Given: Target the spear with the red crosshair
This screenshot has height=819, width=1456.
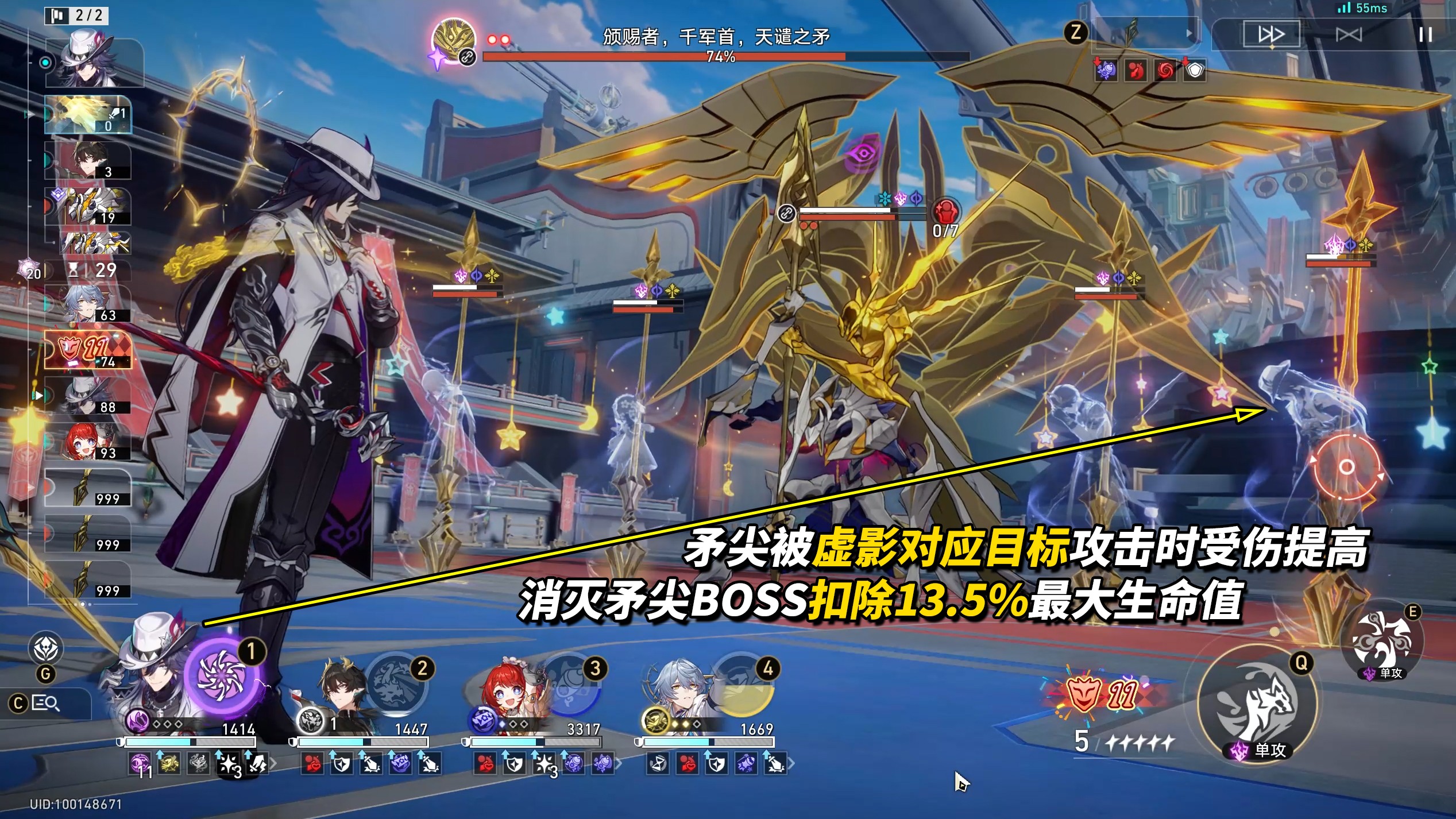Looking at the screenshot, I should [x=1346, y=467].
